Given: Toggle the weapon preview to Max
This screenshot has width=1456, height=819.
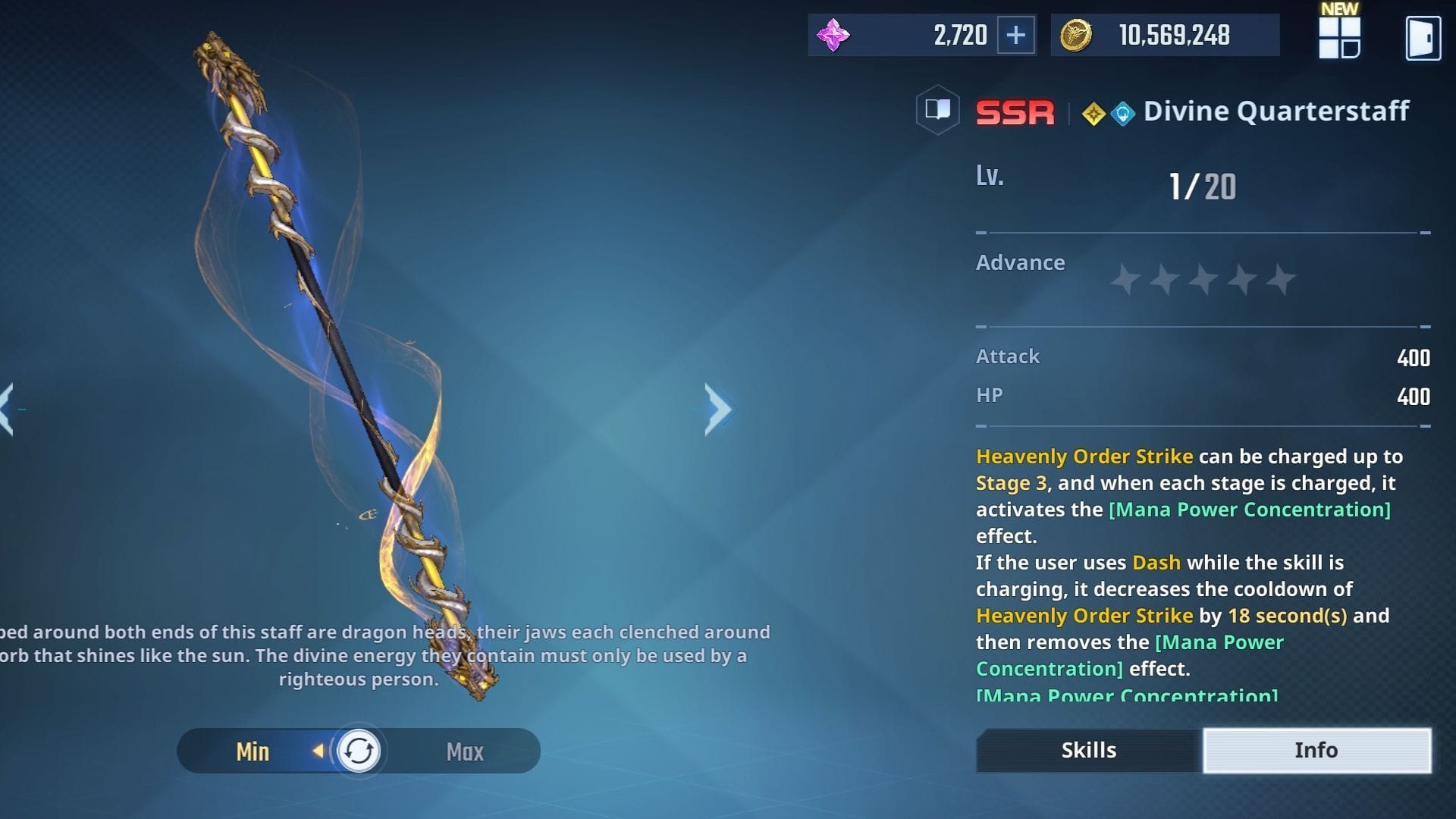Looking at the screenshot, I should (x=465, y=751).
